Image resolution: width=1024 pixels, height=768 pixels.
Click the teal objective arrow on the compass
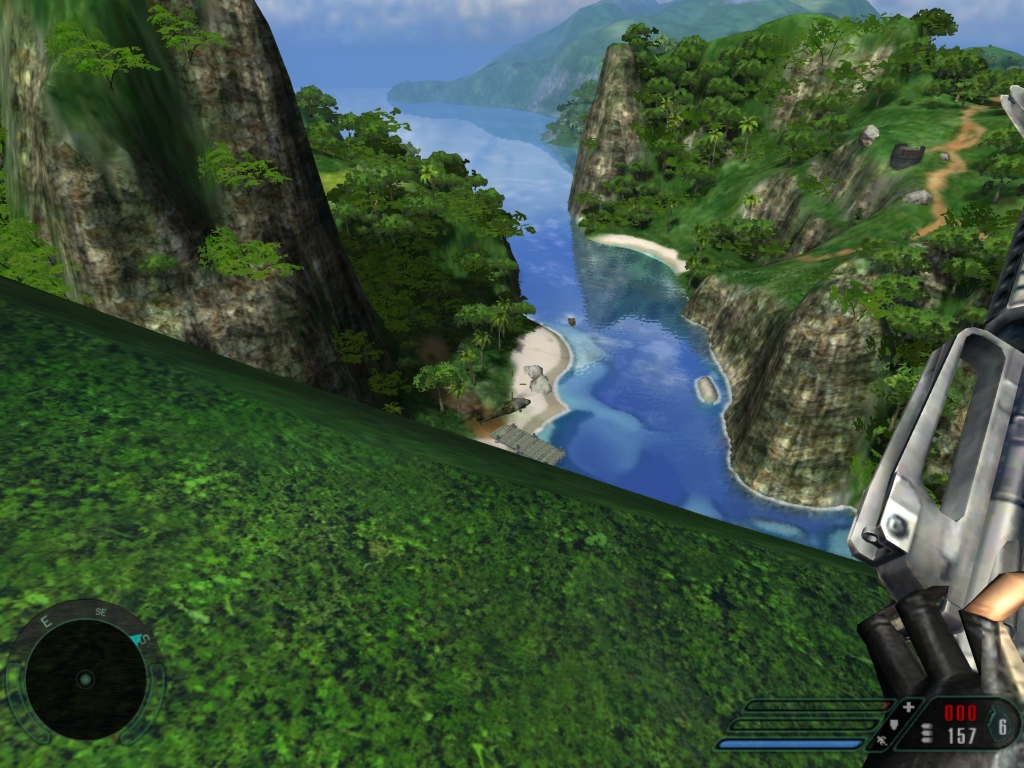138,639
